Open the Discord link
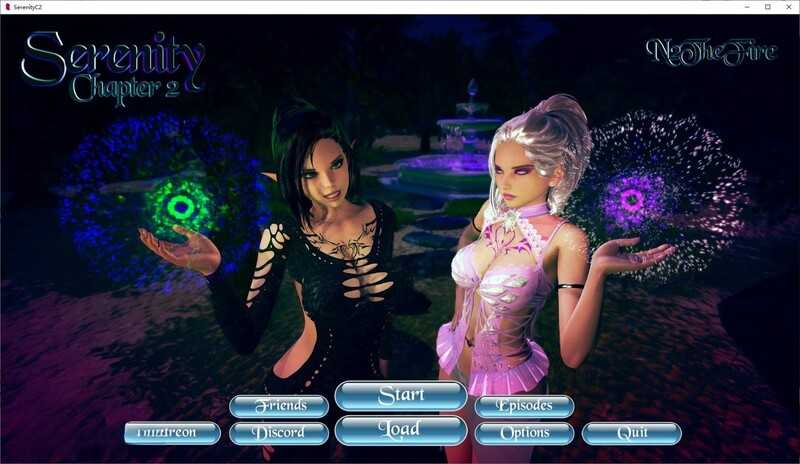 click(x=279, y=433)
